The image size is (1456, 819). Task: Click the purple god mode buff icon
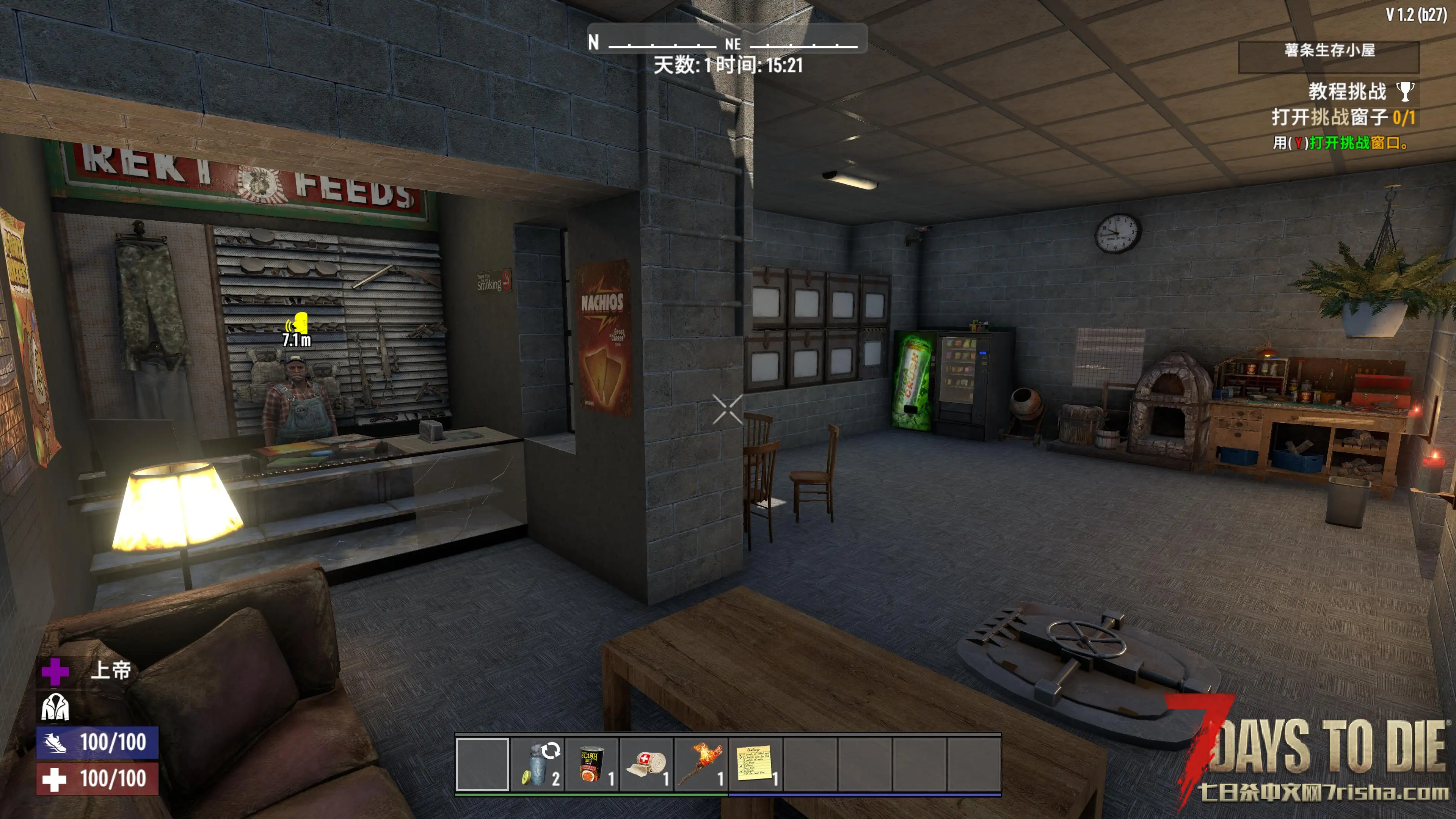[x=55, y=671]
